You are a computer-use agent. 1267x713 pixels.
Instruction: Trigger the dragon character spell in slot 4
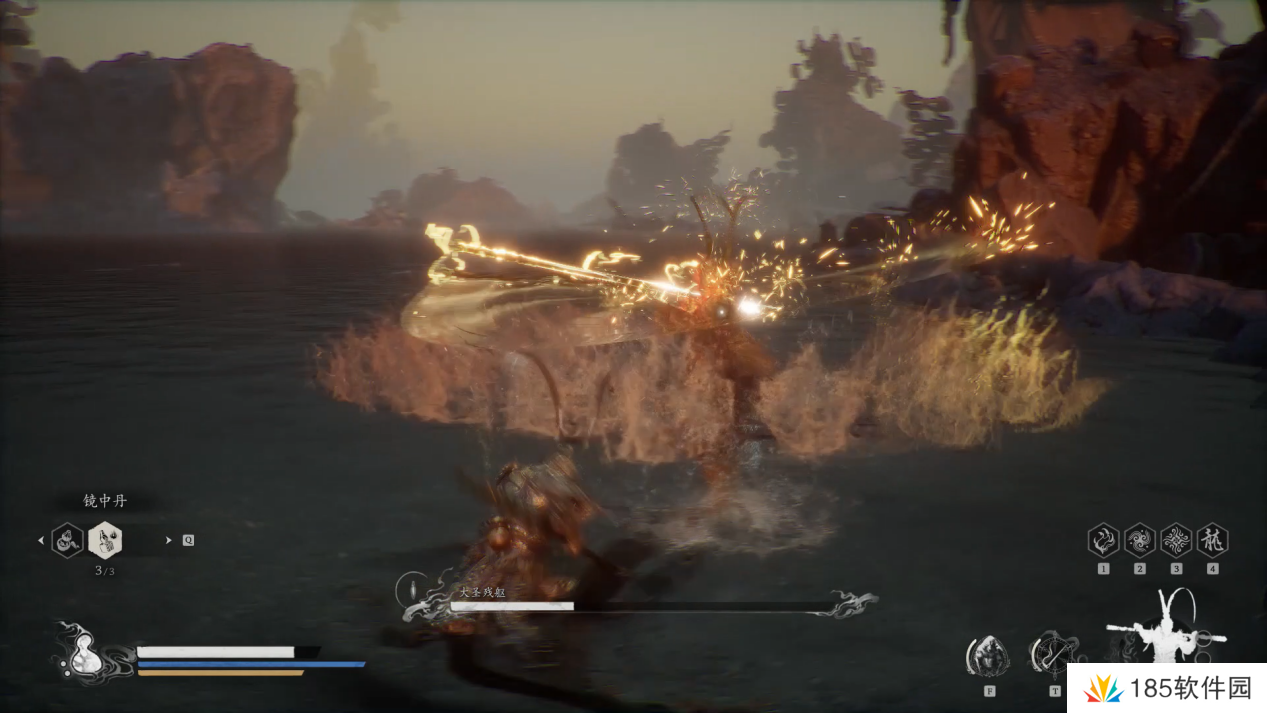click(x=1212, y=541)
